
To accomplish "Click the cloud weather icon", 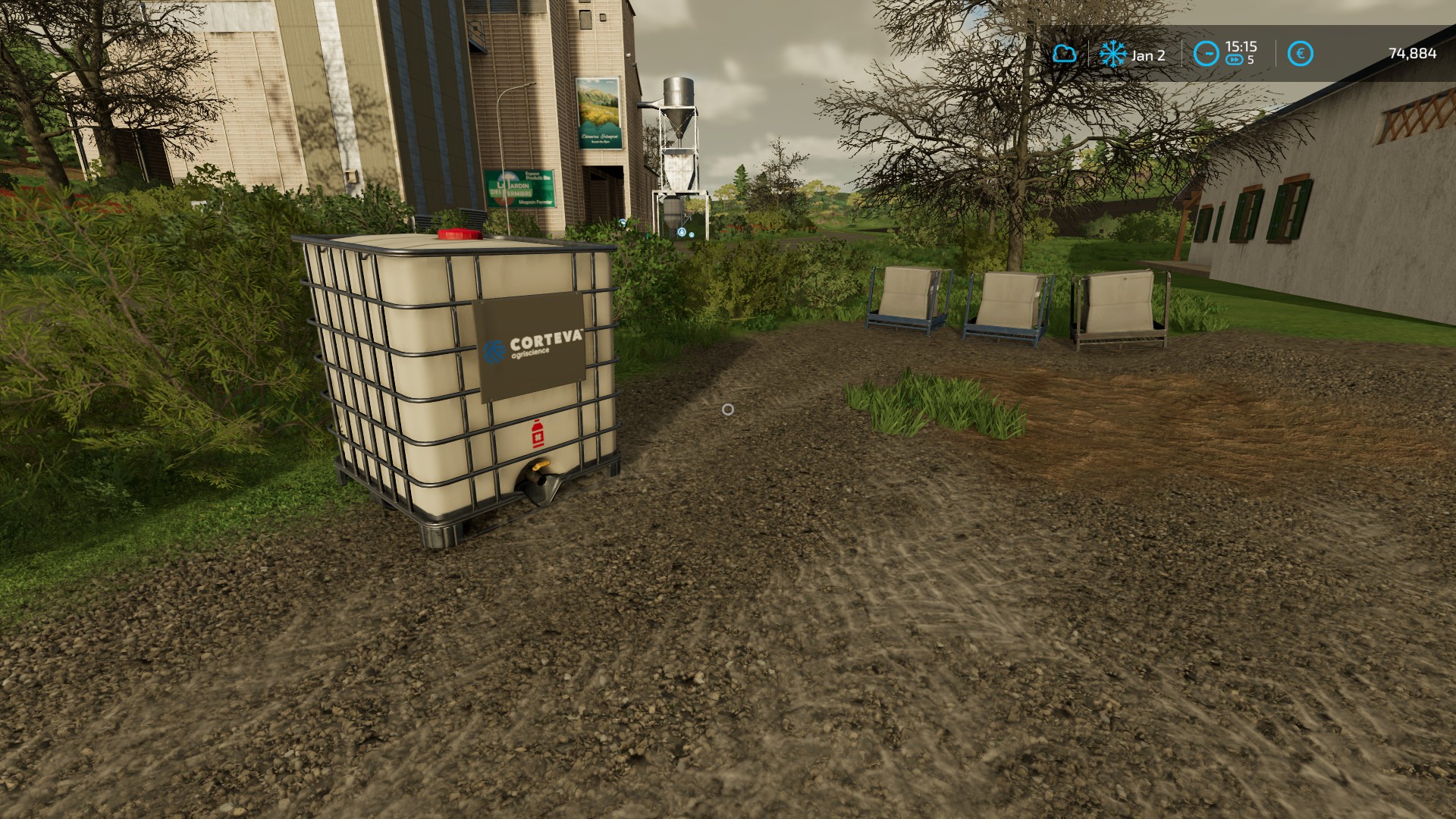I will point(1065,54).
